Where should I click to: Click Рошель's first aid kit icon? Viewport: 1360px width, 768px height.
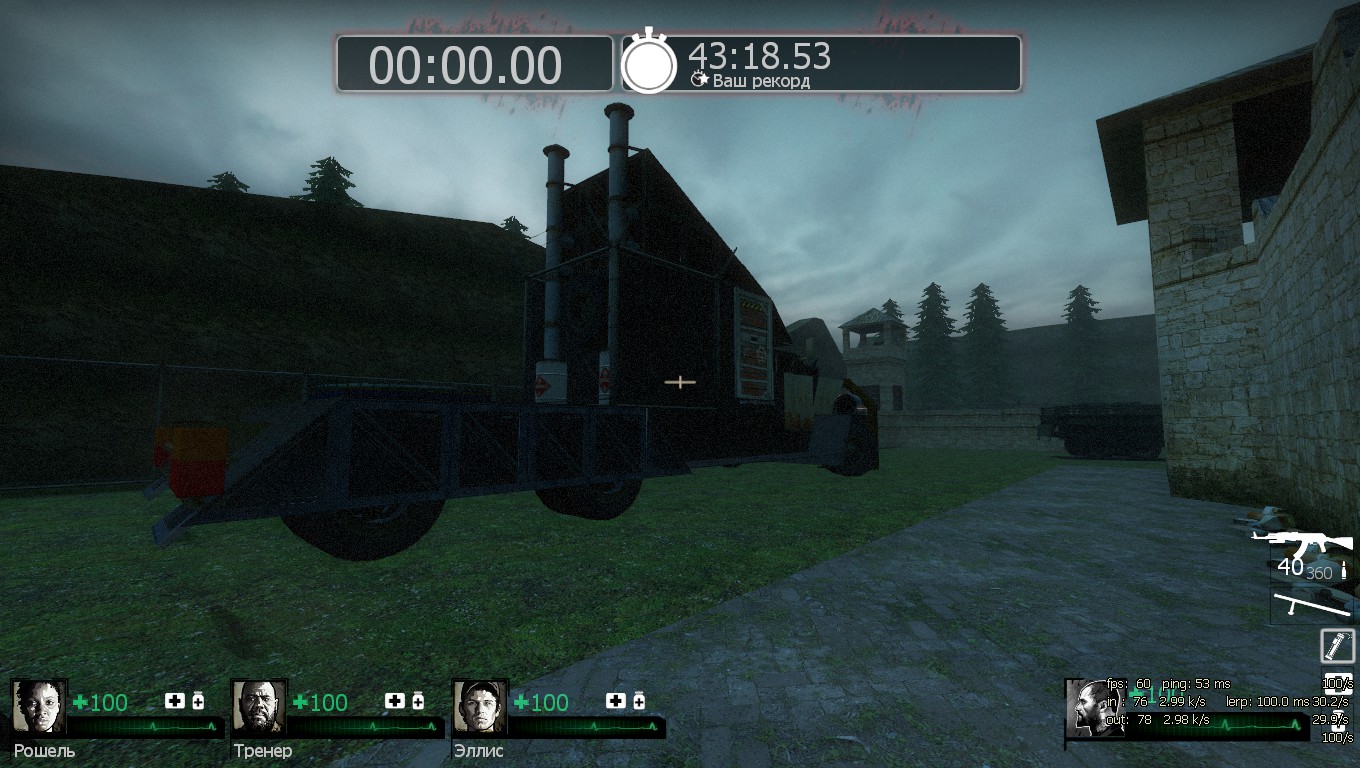(x=175, y=701)
